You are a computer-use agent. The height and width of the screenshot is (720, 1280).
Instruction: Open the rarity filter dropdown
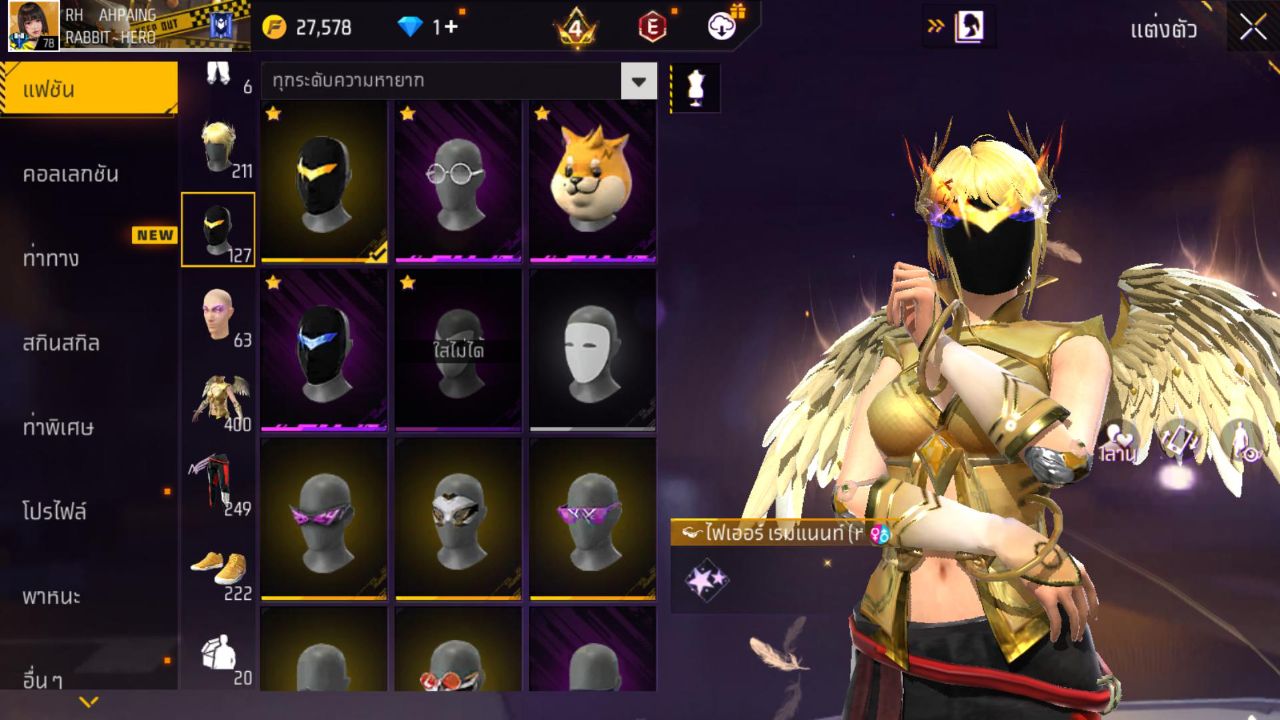click(x=638, y=81)
